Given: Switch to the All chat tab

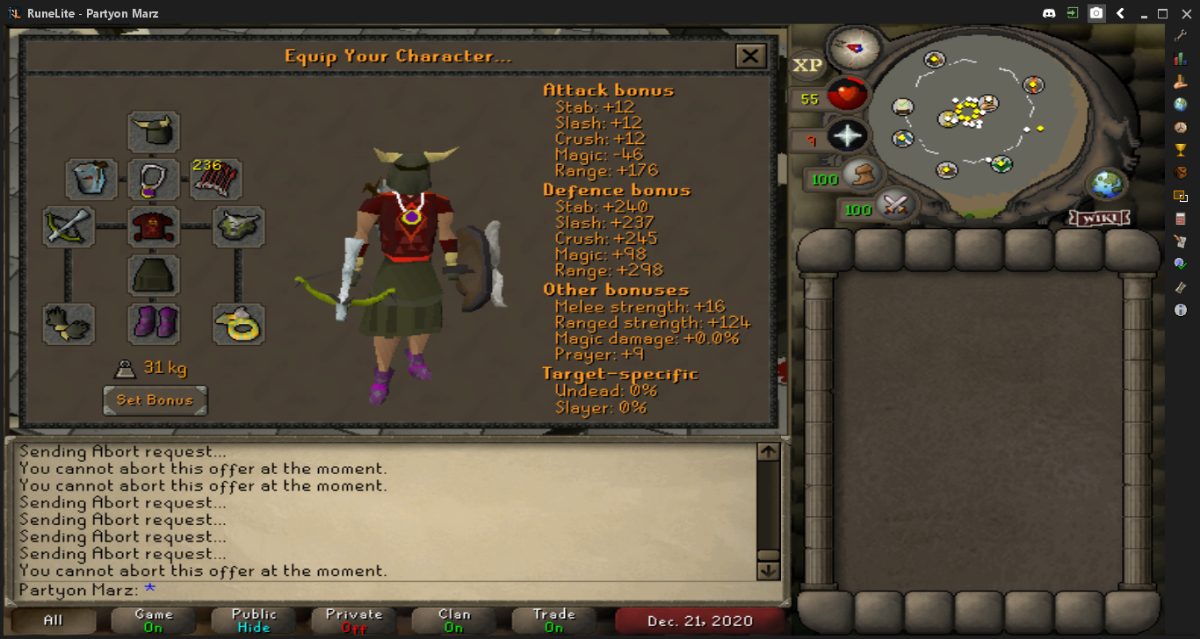Looking at the screenshot, I should pyautogui.click(x=53, y=620).
